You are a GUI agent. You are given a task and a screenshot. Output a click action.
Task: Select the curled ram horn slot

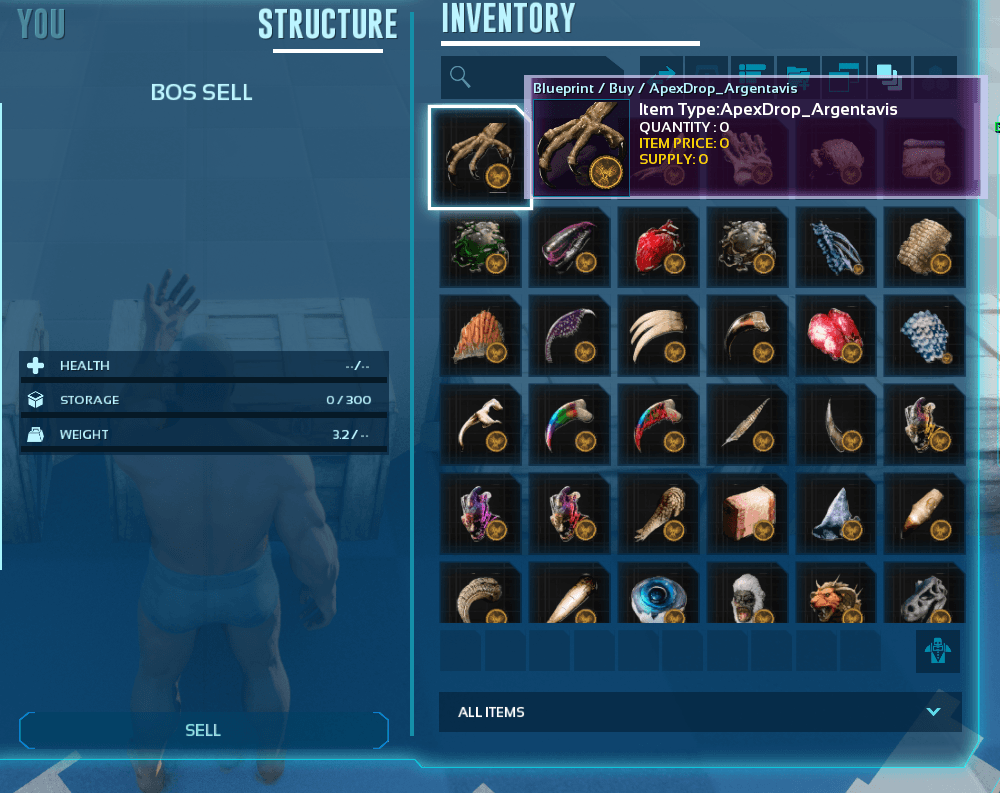coord(479,596)
